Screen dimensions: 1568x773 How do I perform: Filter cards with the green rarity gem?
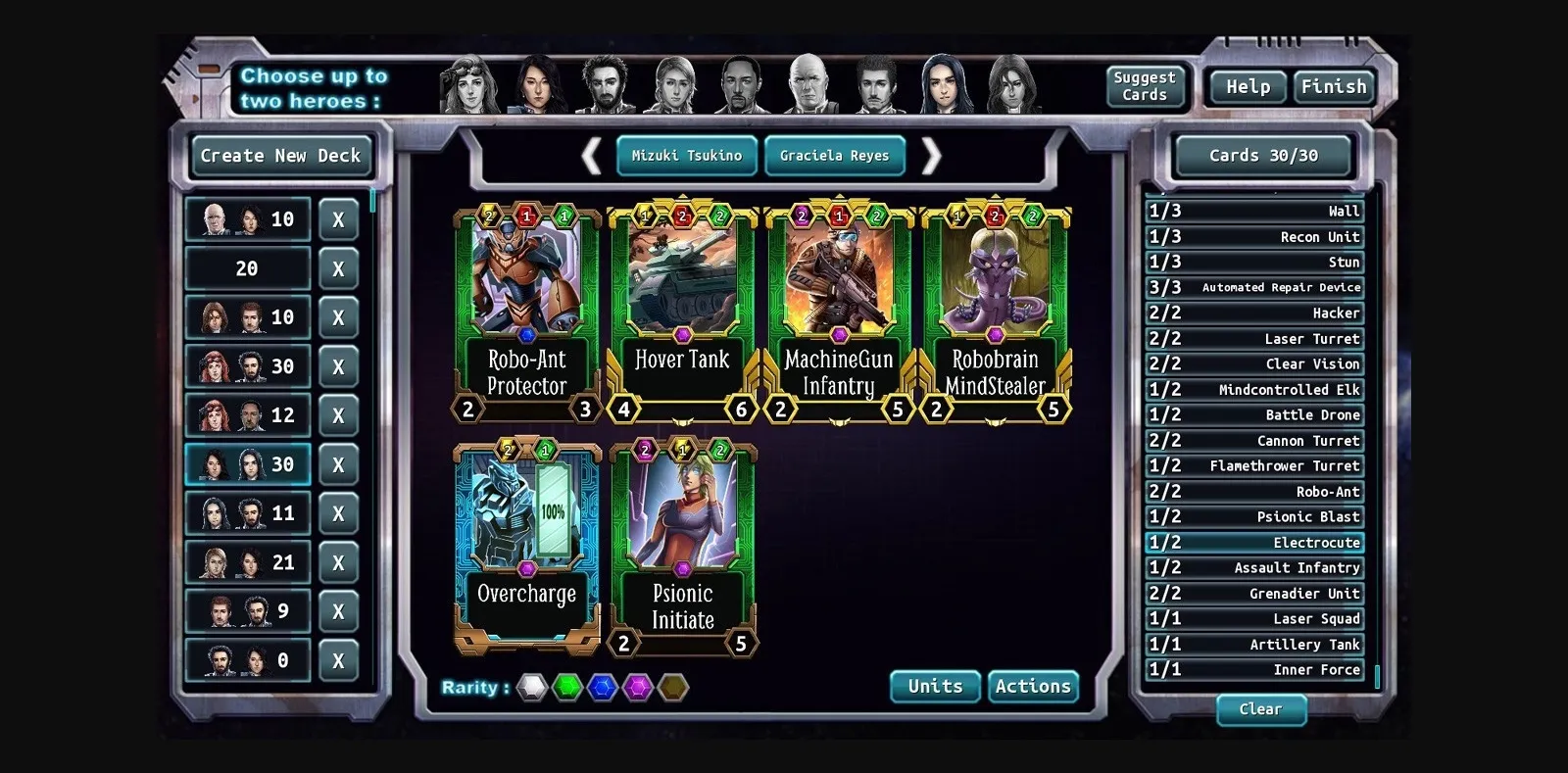(x=566, y=687)
